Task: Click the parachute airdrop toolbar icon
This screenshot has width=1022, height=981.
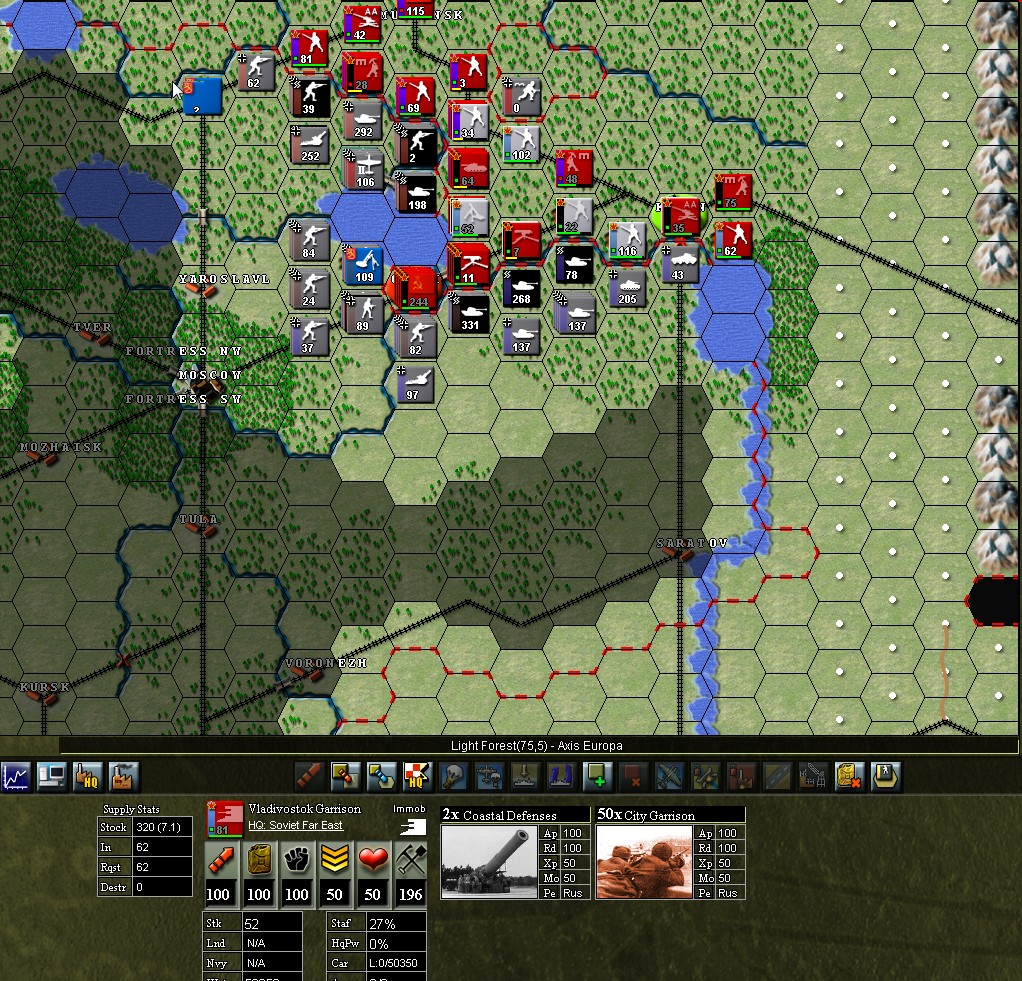Action: tap(453, 776)
